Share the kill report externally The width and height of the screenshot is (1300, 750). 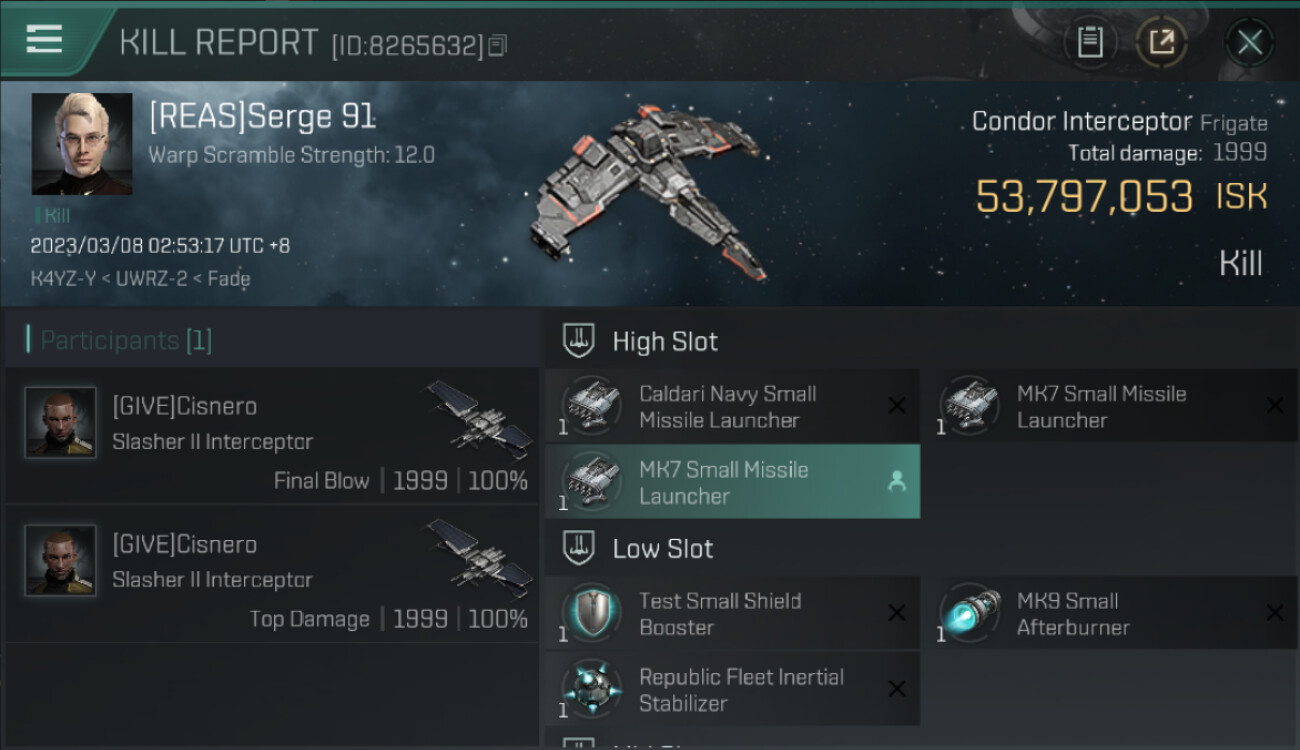(x=1161, y=42)
